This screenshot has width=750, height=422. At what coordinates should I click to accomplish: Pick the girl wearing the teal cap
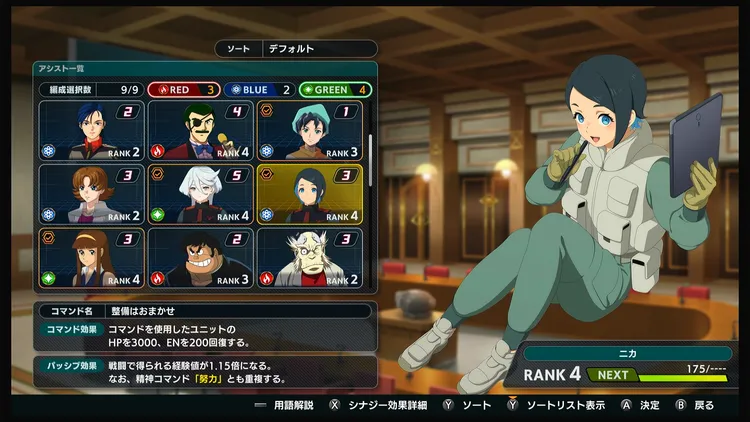point(309,131)
